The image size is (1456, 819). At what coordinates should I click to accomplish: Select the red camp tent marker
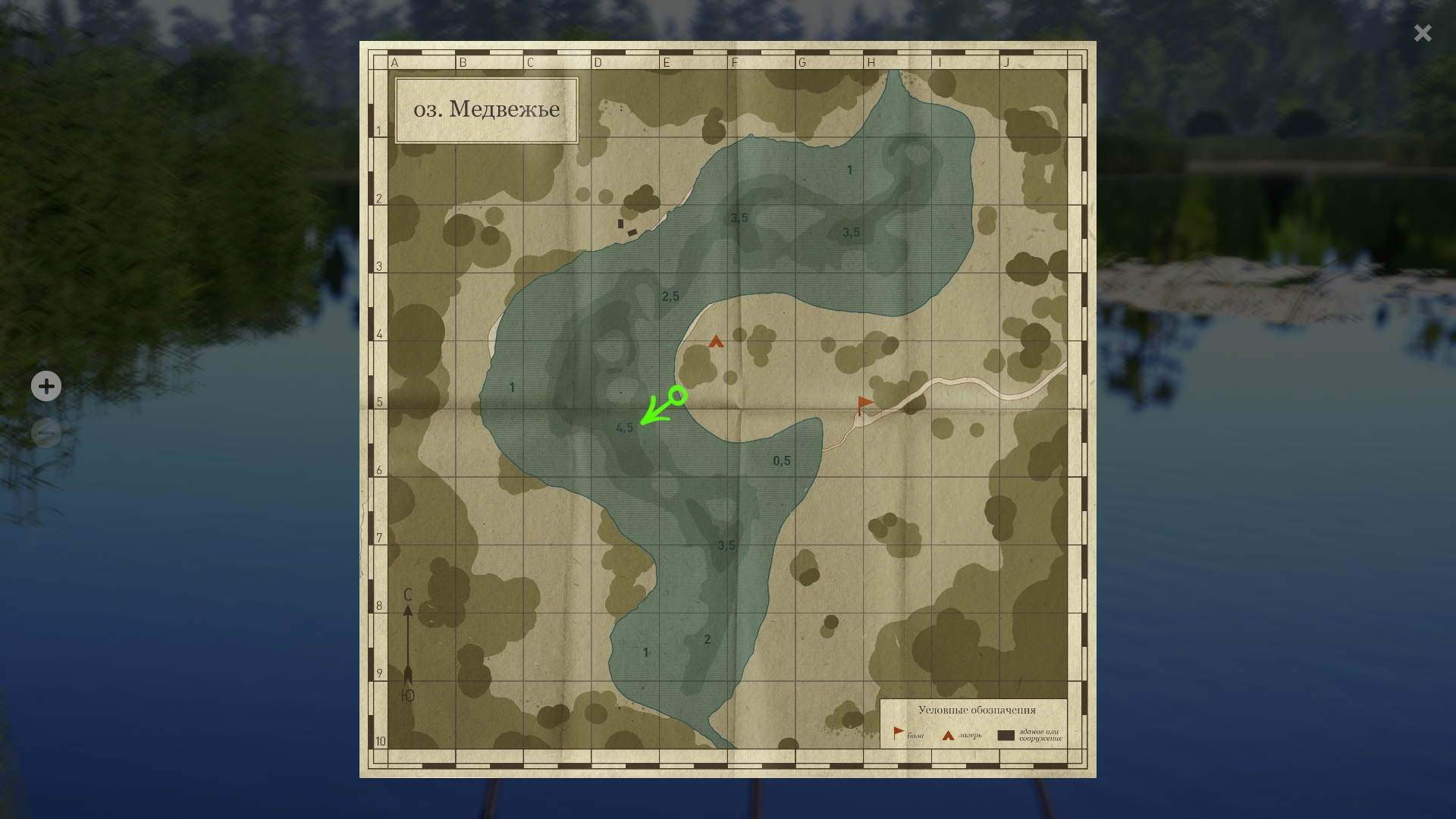tap(716, 342)
